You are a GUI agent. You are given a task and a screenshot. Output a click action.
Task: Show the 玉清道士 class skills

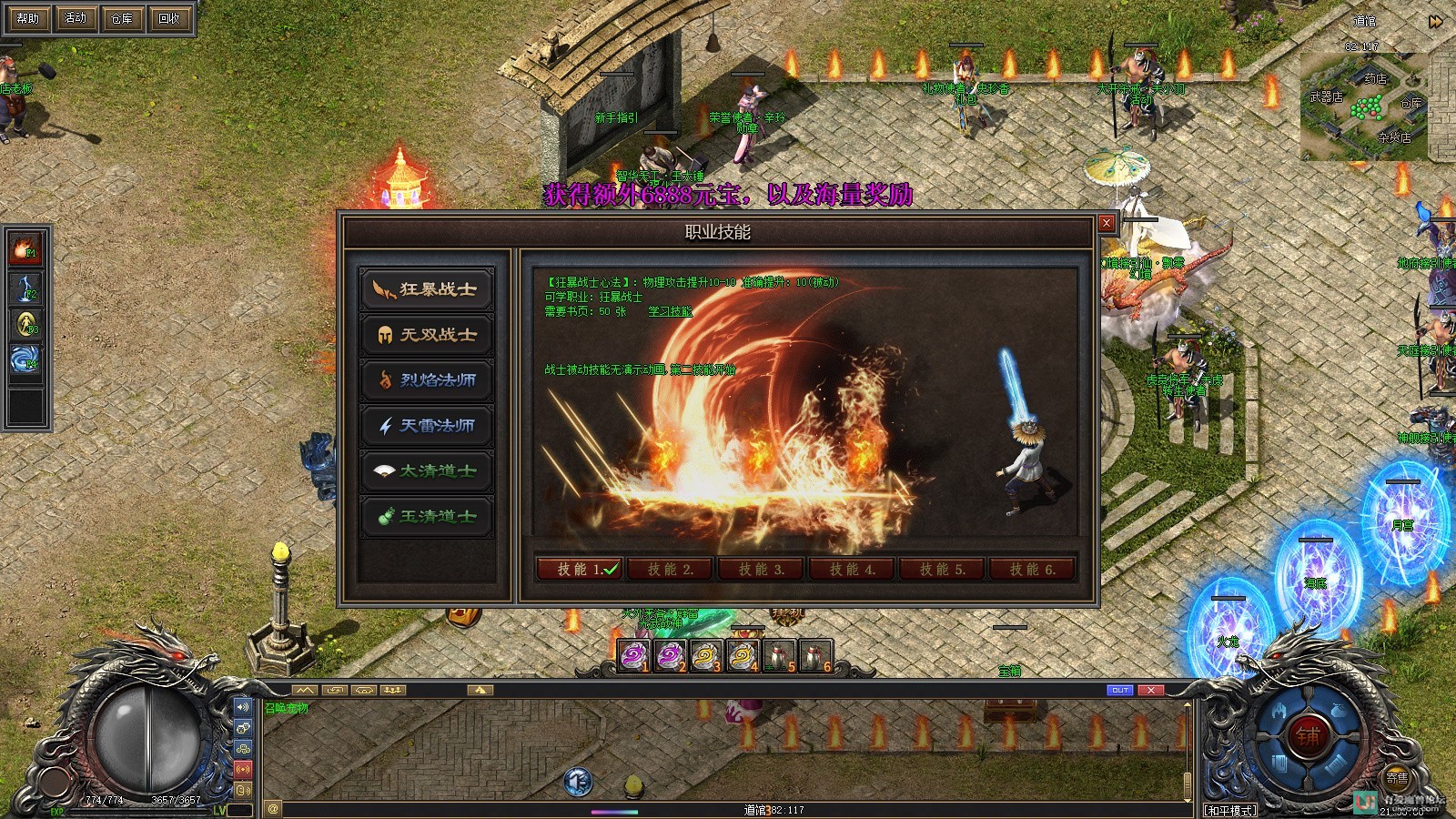(427, 517)
